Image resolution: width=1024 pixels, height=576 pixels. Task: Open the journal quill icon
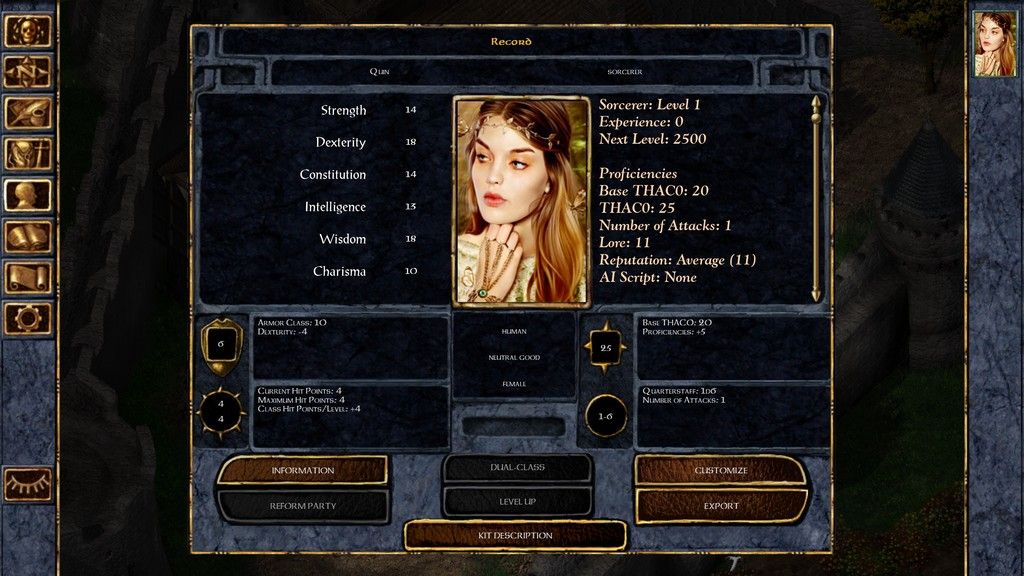(28, 113)
